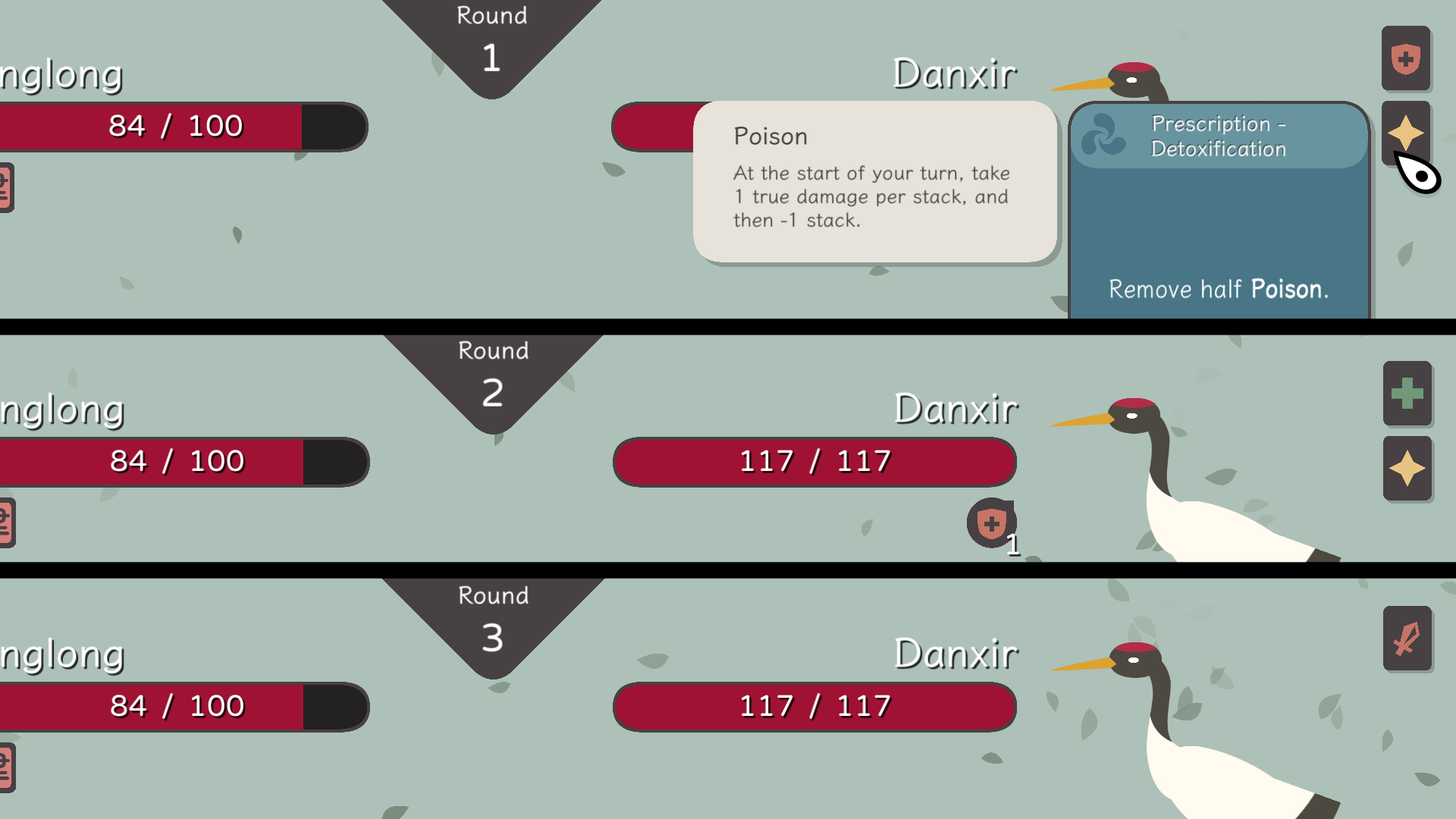The image size is (1456, 819).
Task: Click Yinglong's 84/100 health bar
Action: click(174, 126)
